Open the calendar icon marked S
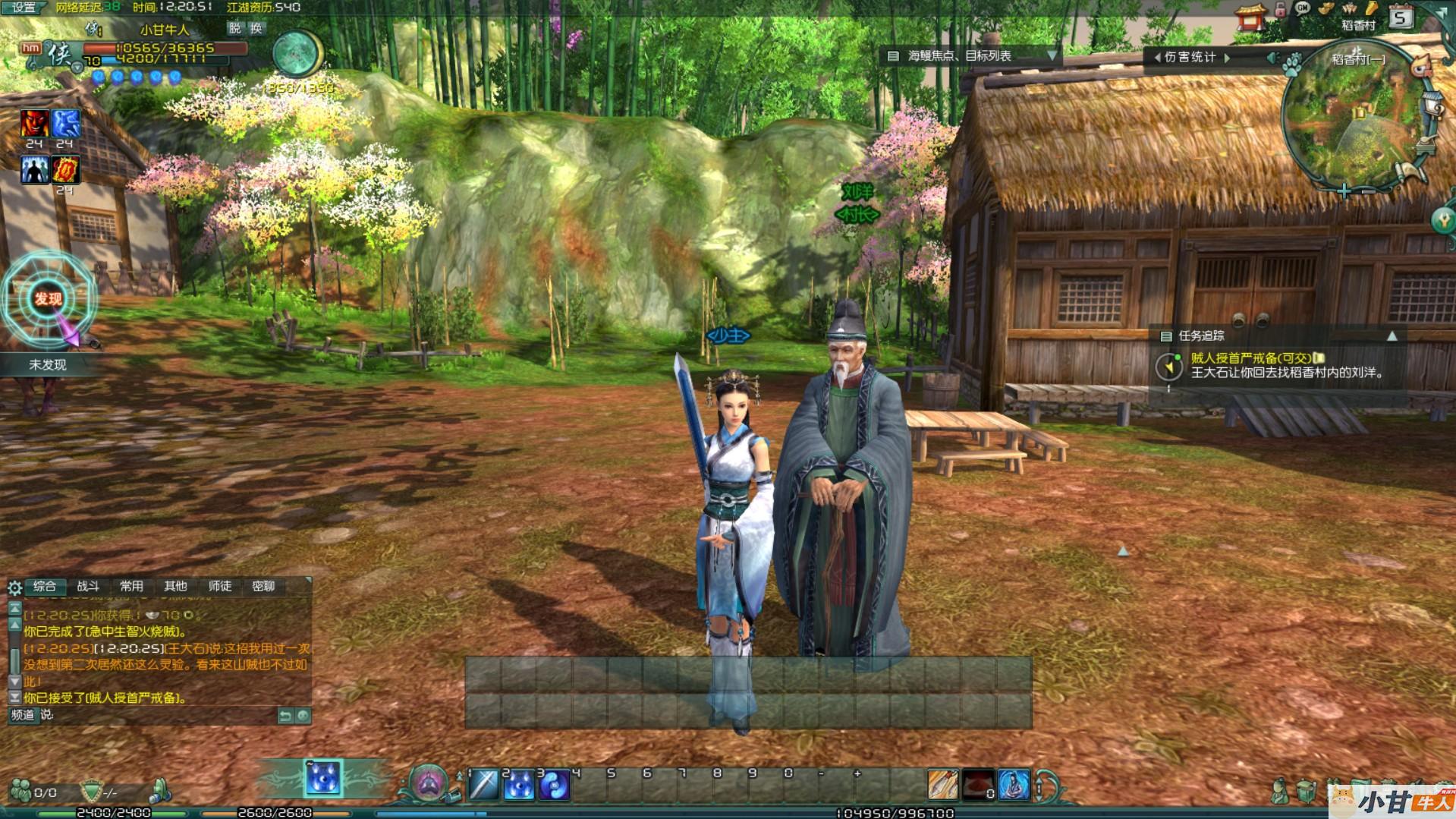 click(1401, 17)
